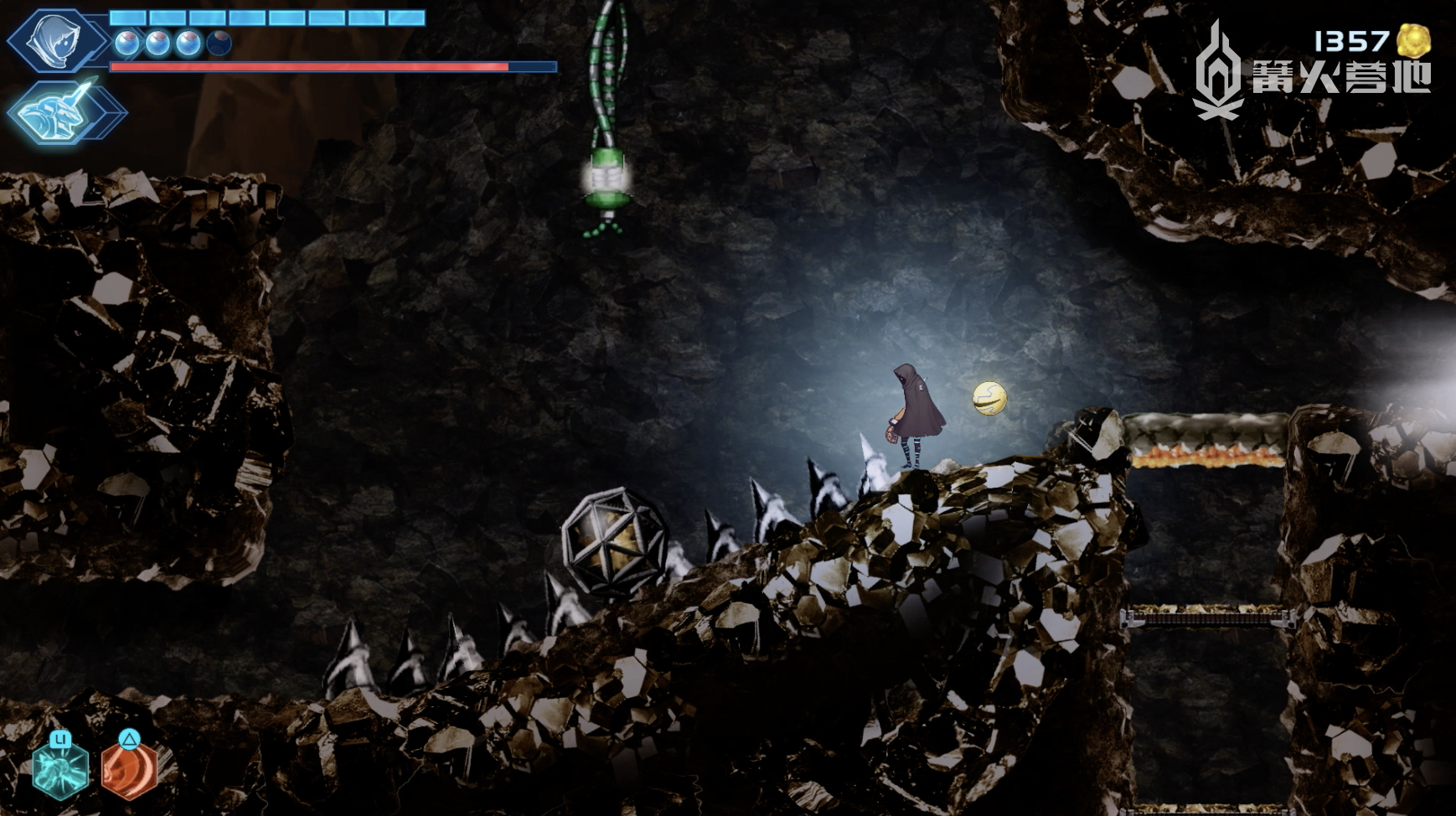Click the gold coin currency icon

pos(1413,41)
